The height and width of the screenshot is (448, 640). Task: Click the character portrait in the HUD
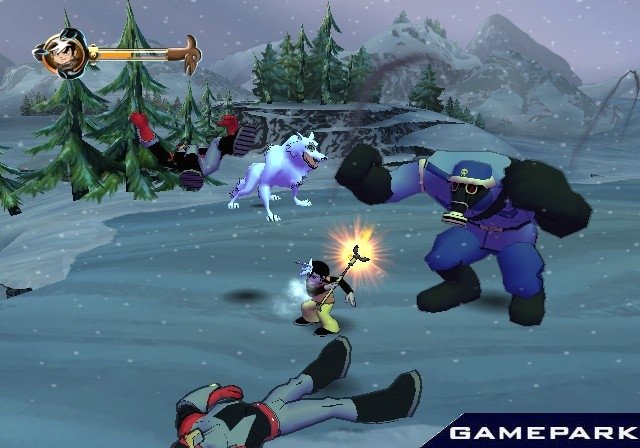click(63, 49)
